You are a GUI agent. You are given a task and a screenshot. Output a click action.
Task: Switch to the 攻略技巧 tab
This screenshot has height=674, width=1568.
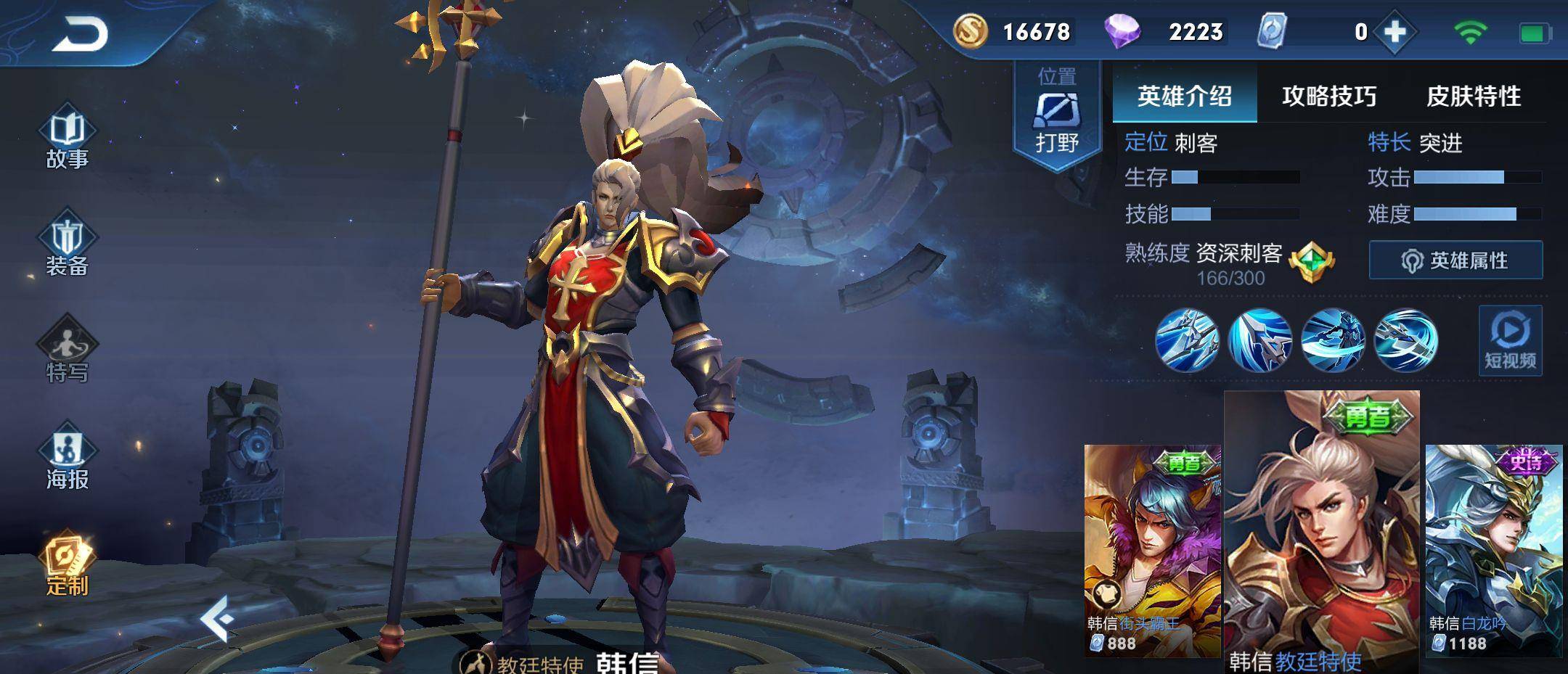(x=1328, y=96)
